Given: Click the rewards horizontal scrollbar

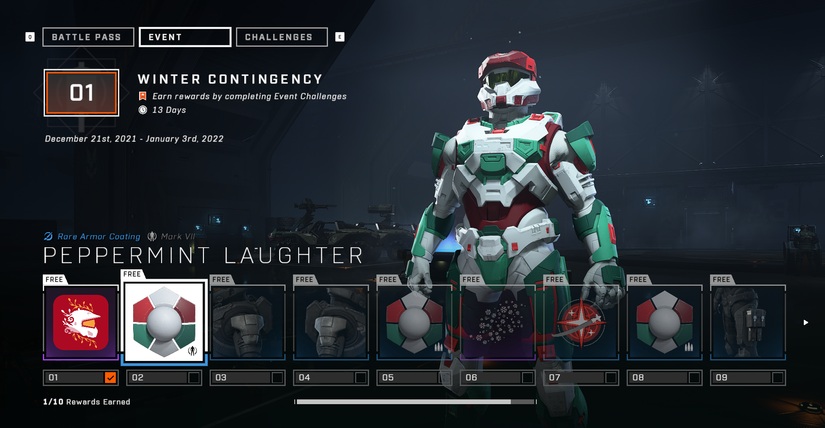Looking at the screenshot, I should (x=402, y=402).
